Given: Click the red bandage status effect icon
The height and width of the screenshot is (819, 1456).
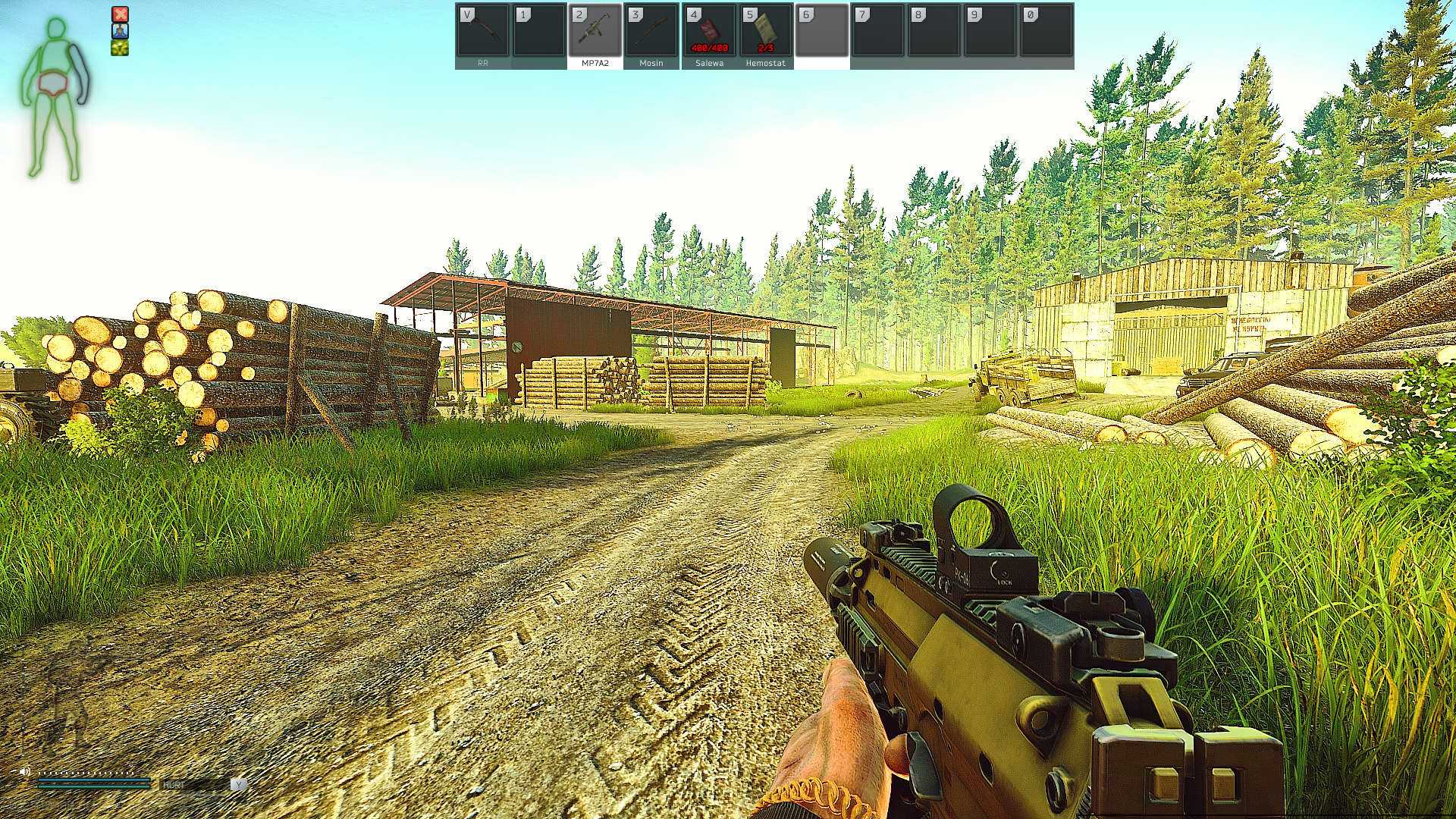Looking at the screenshot, I should click(x=120, y=14).
